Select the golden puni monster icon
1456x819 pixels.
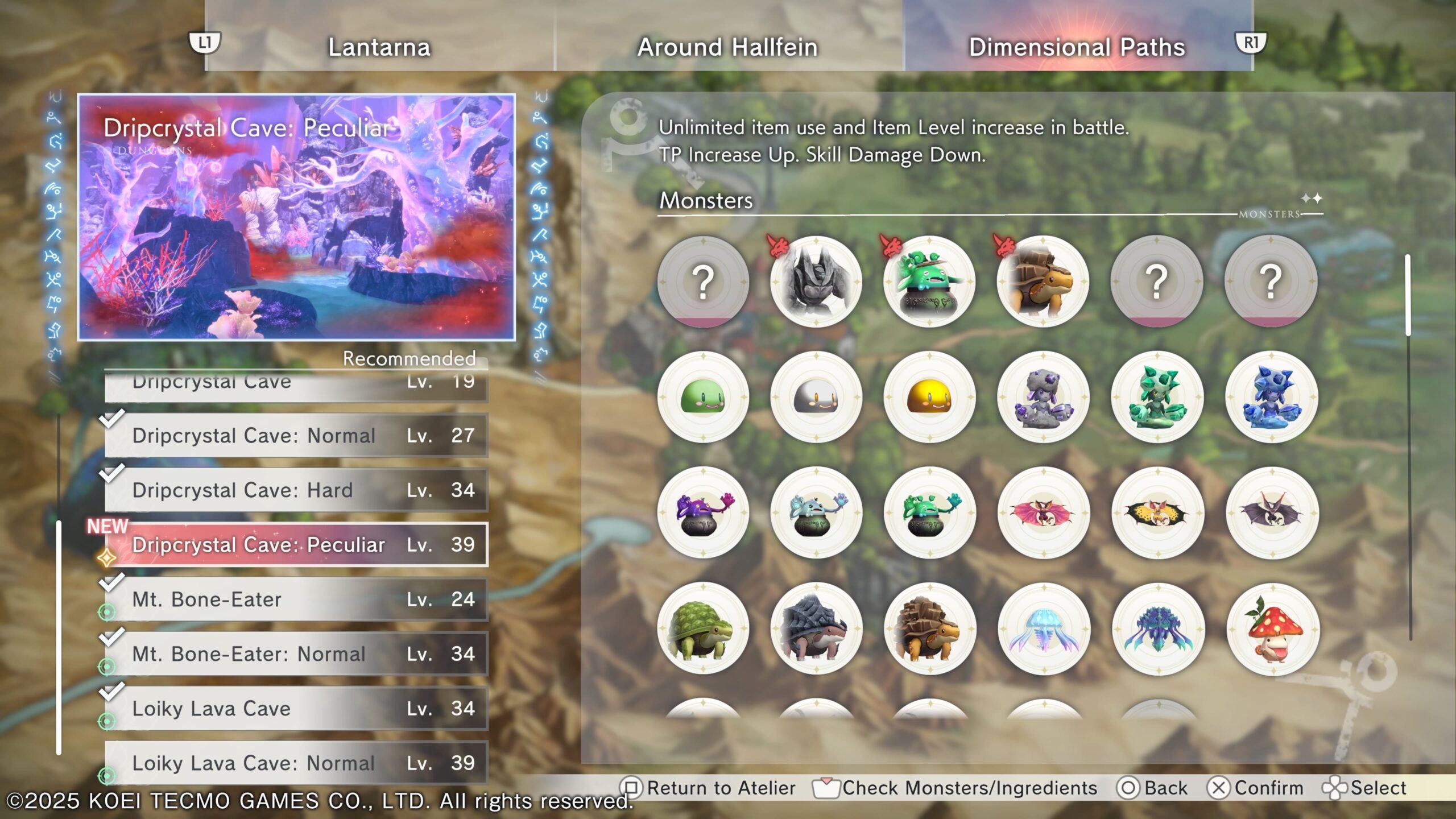tap(929, 397)
